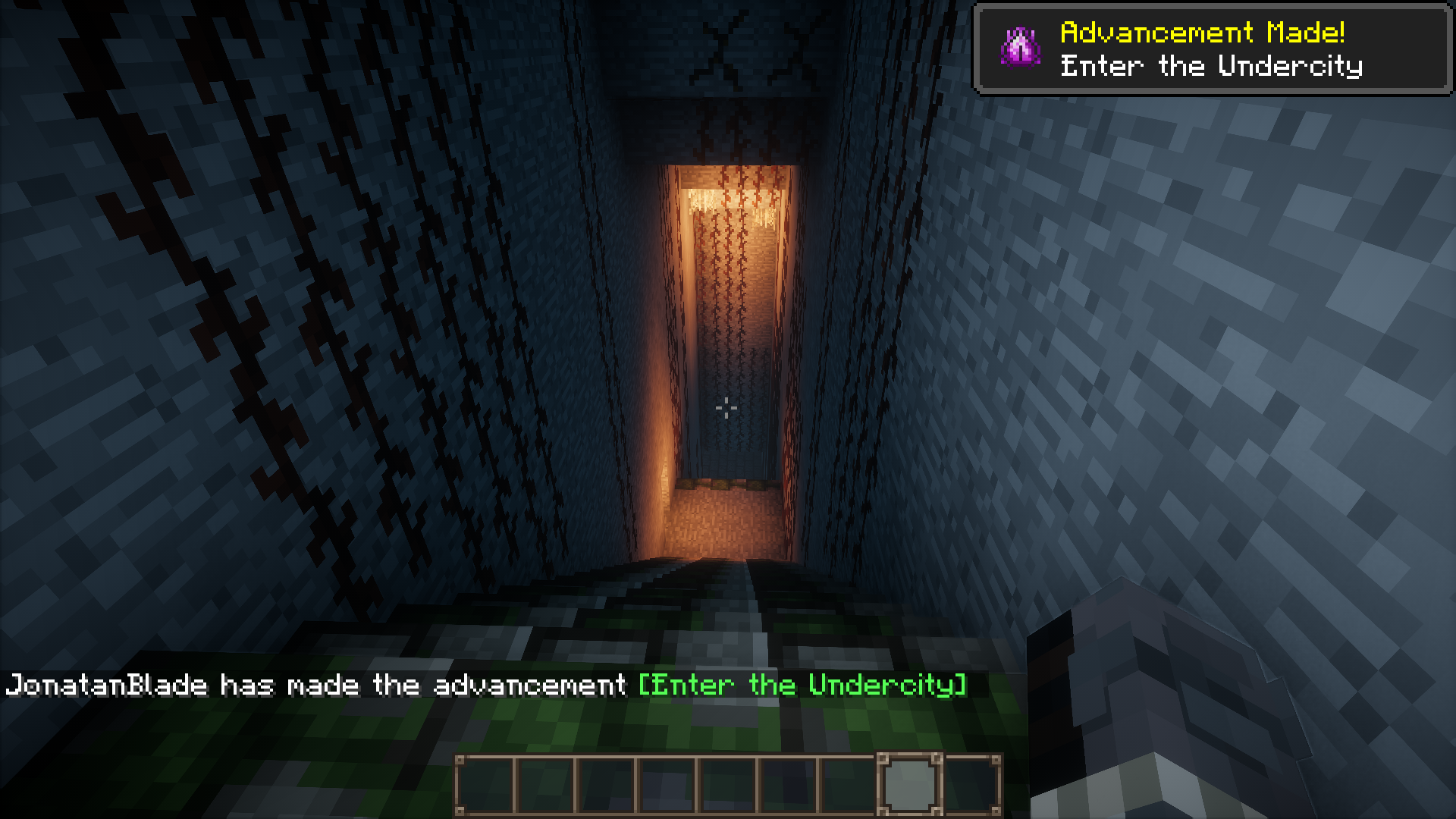Select hotbar slot seven
This screenshot has width=1456, height=819.
(x=849, y=781)
